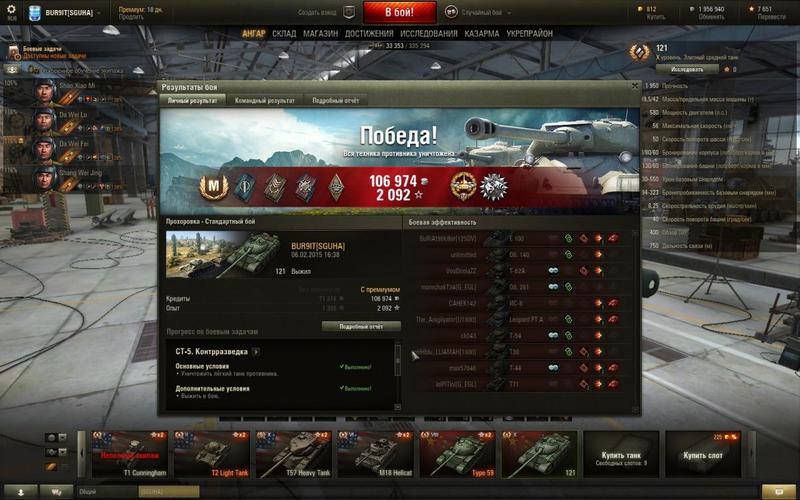The height and width of the screenshot is (500, 800).
Task: Open the ДОСТИЖЕНИЯ achievements section
Action: tap(369, 33)
